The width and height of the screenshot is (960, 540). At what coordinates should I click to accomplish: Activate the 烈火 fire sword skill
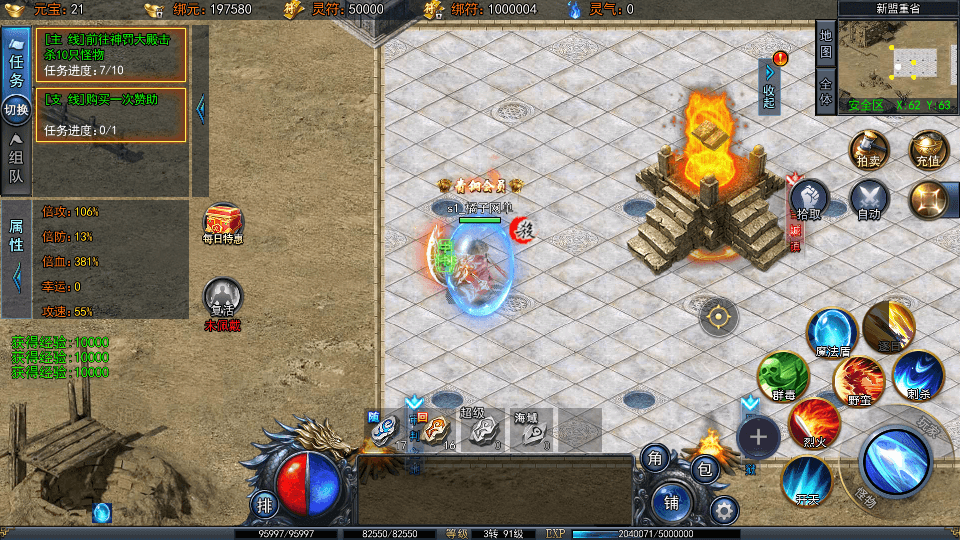tap(814, 423)
